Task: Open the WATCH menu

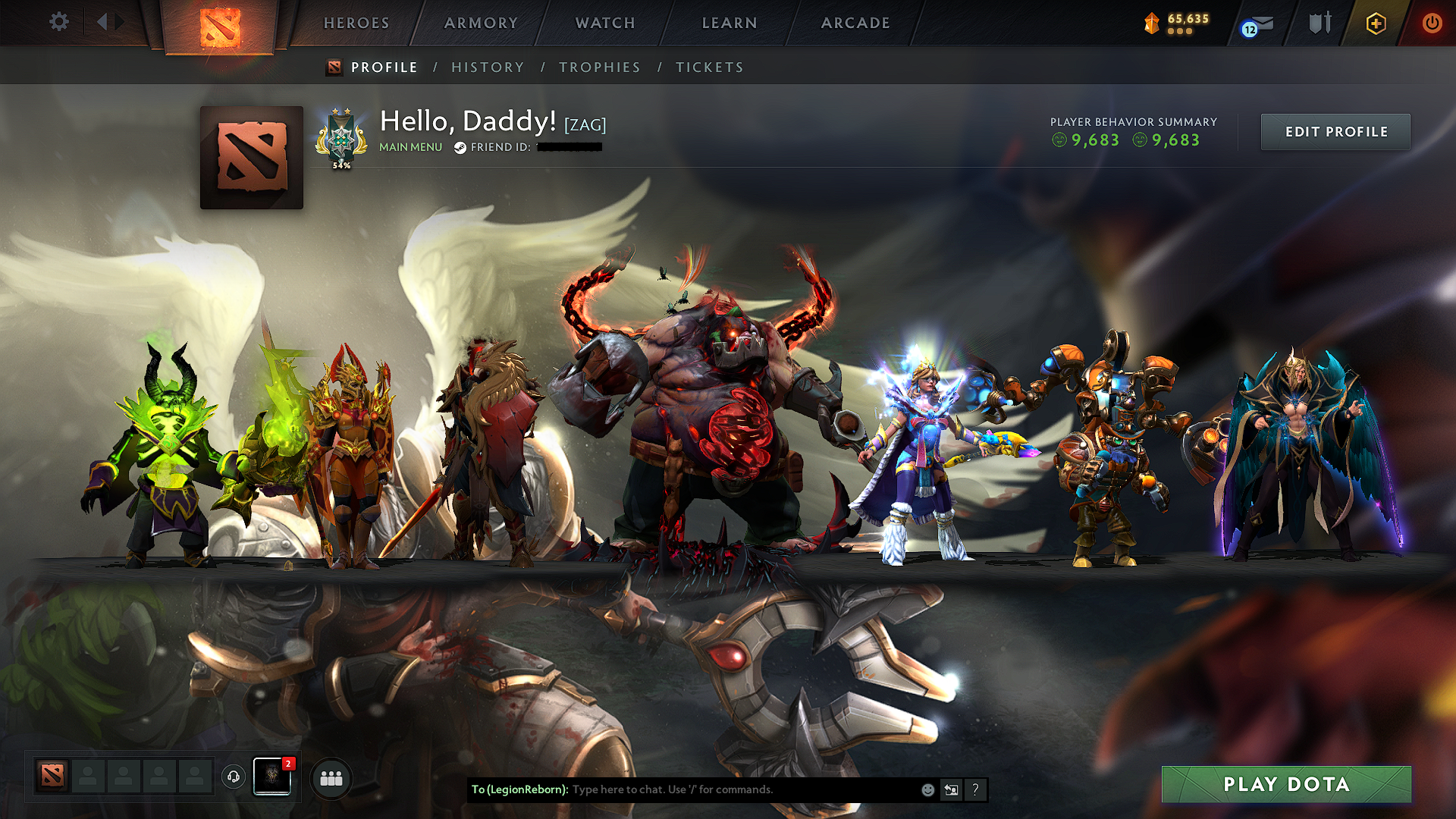Action: pos(603,23)
